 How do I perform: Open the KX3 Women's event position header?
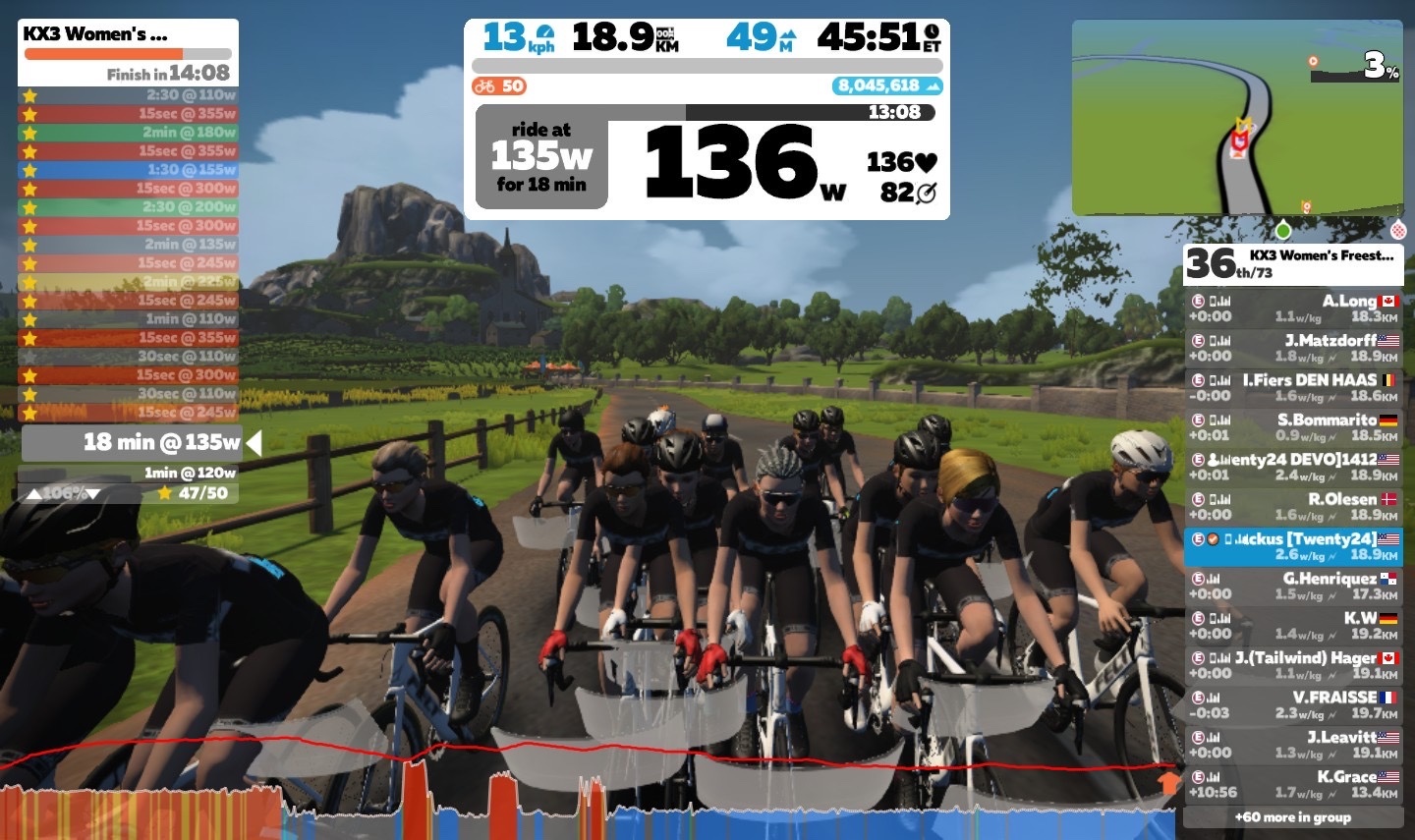pyautogui.click(x=1292, y=263)
